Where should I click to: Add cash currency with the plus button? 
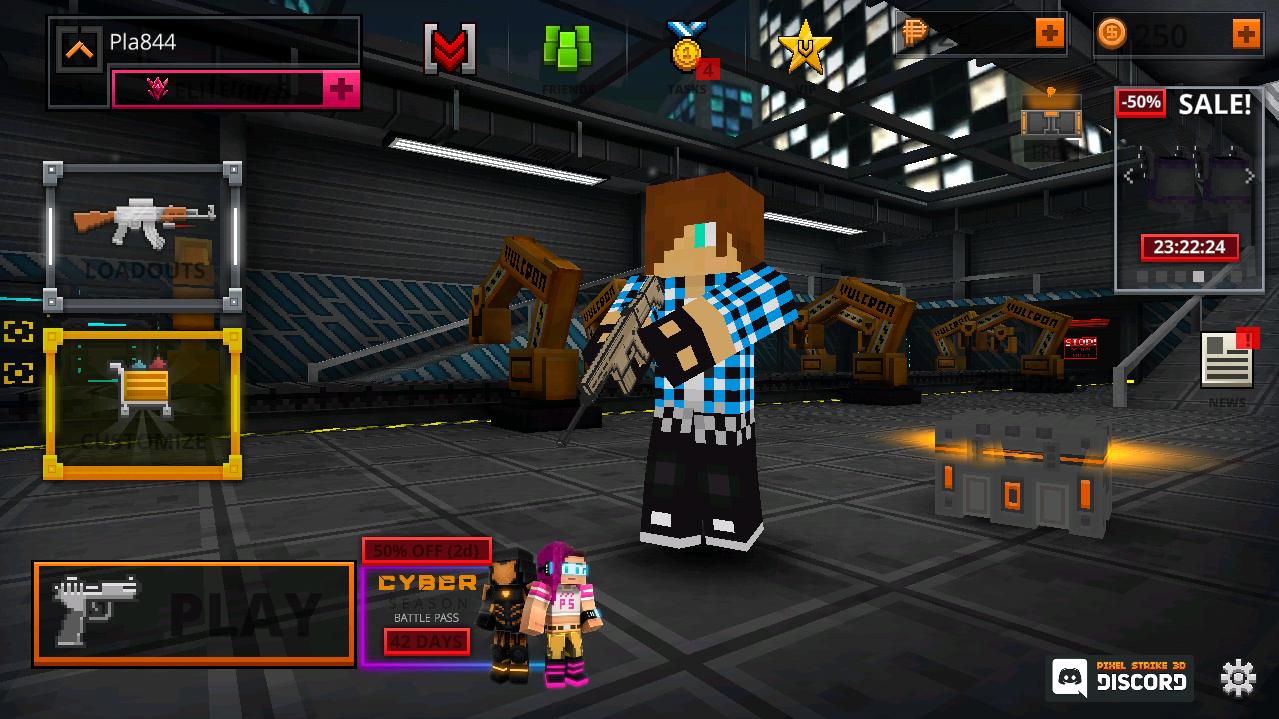(1049, 35)
